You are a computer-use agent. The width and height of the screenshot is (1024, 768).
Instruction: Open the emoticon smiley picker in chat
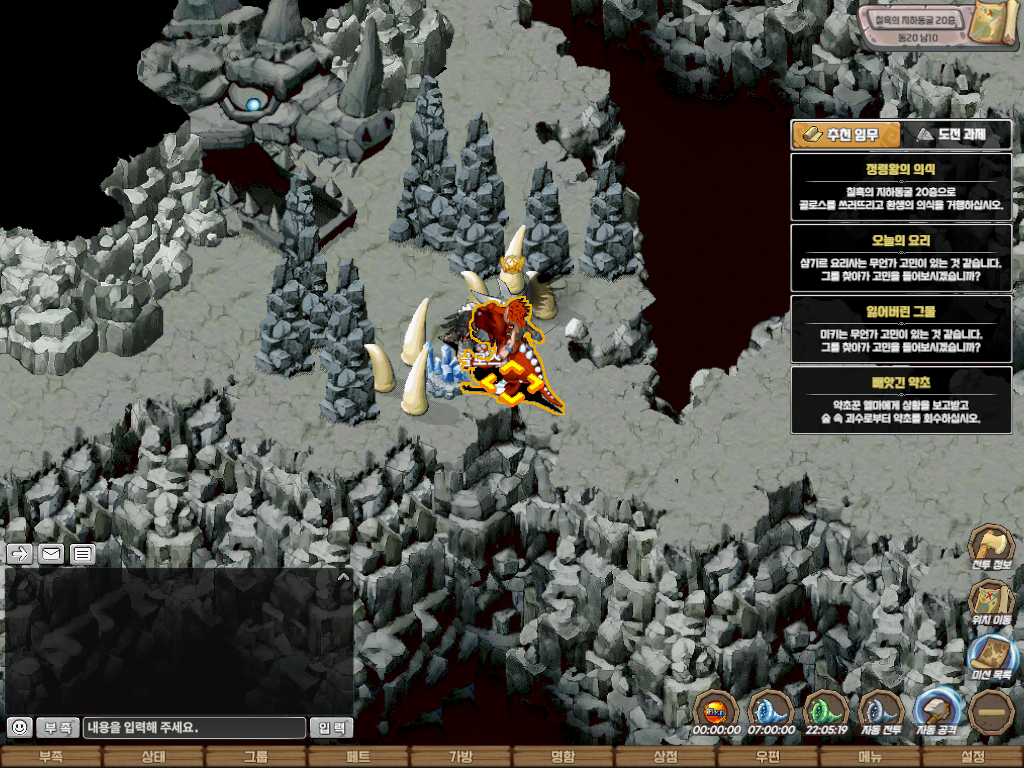coord(19,727)
